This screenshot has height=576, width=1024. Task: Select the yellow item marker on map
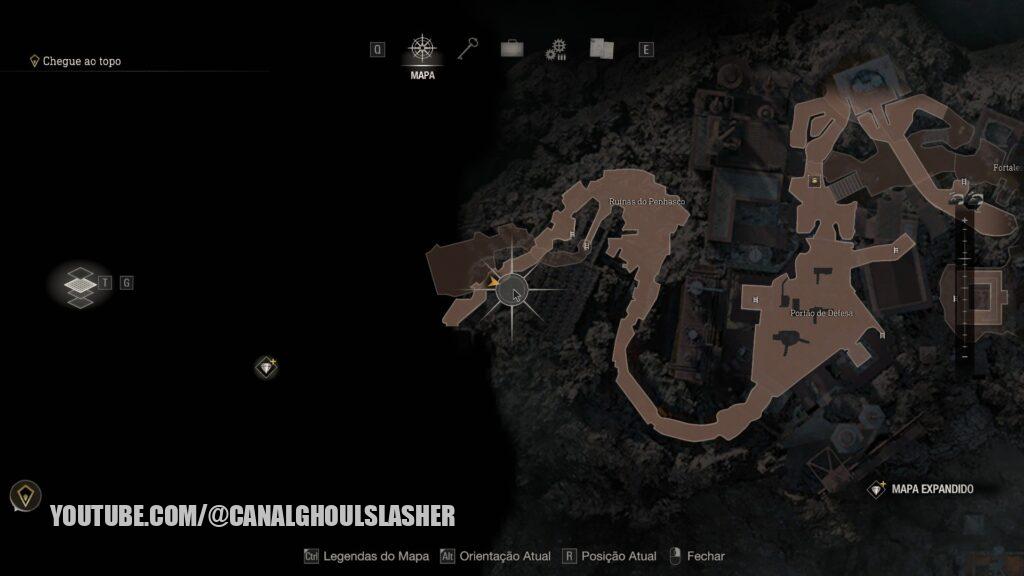pos(815,181)
